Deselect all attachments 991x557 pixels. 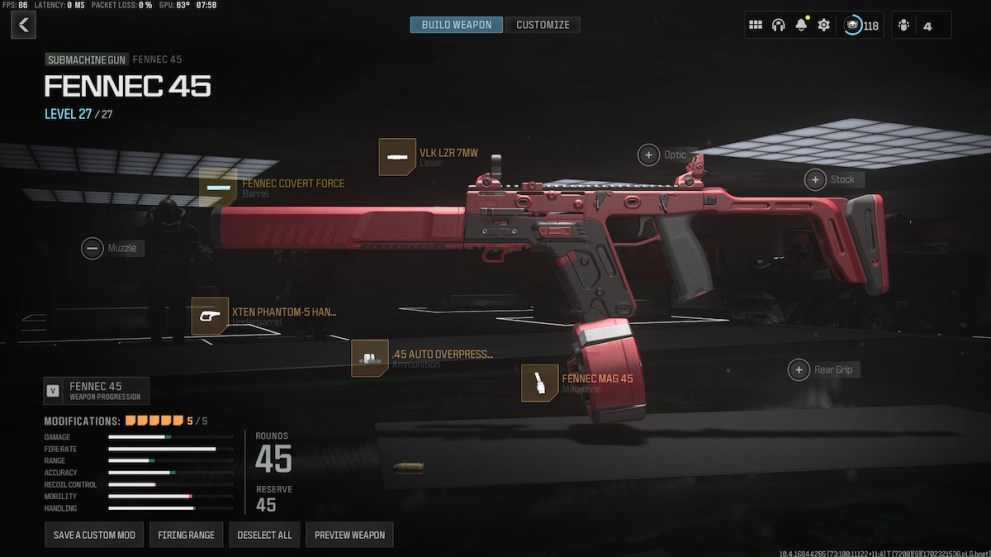coord(264,535)
